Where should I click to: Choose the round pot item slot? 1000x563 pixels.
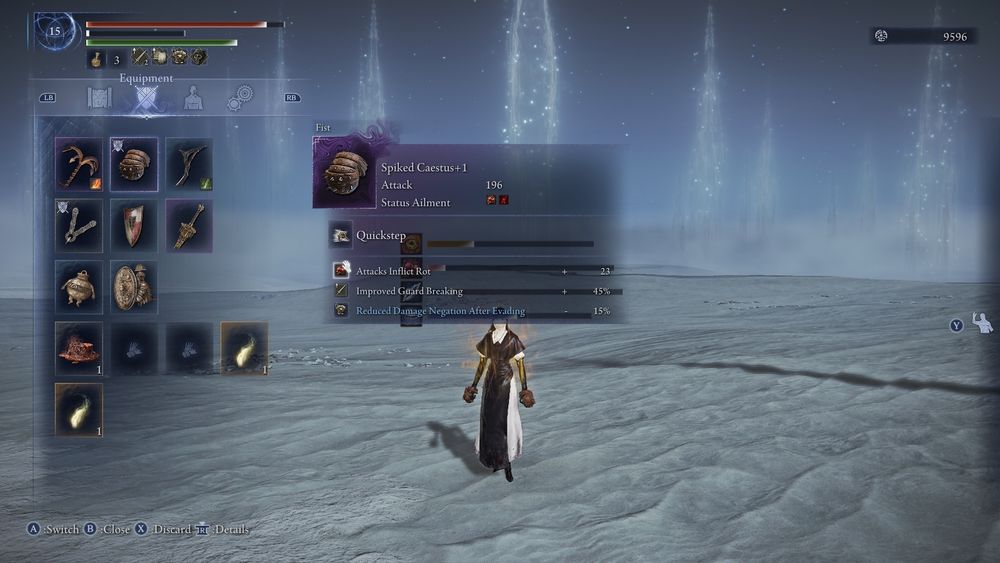[x=79, y=286]
